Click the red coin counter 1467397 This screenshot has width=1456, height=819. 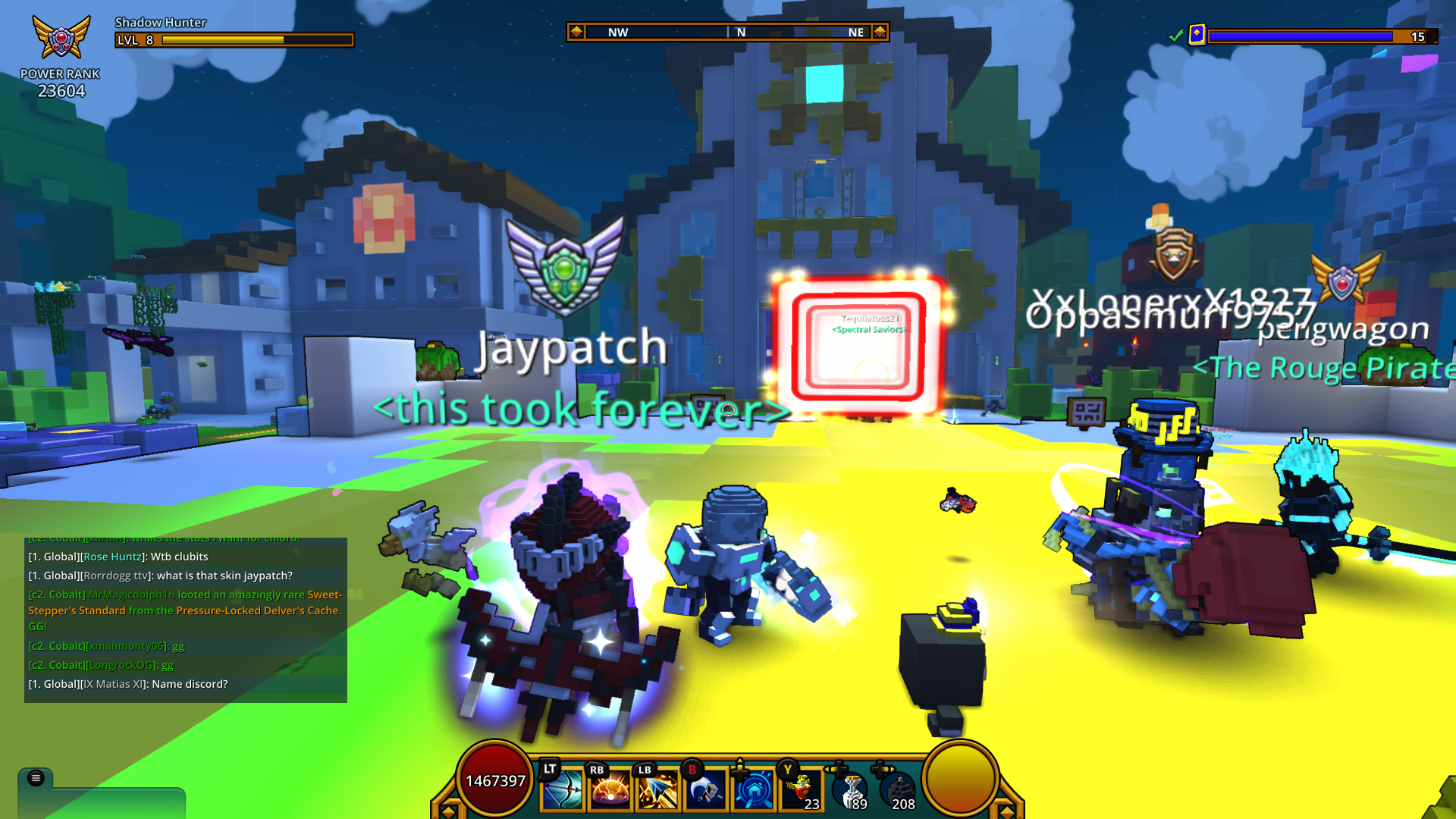[x=495, y=780]
